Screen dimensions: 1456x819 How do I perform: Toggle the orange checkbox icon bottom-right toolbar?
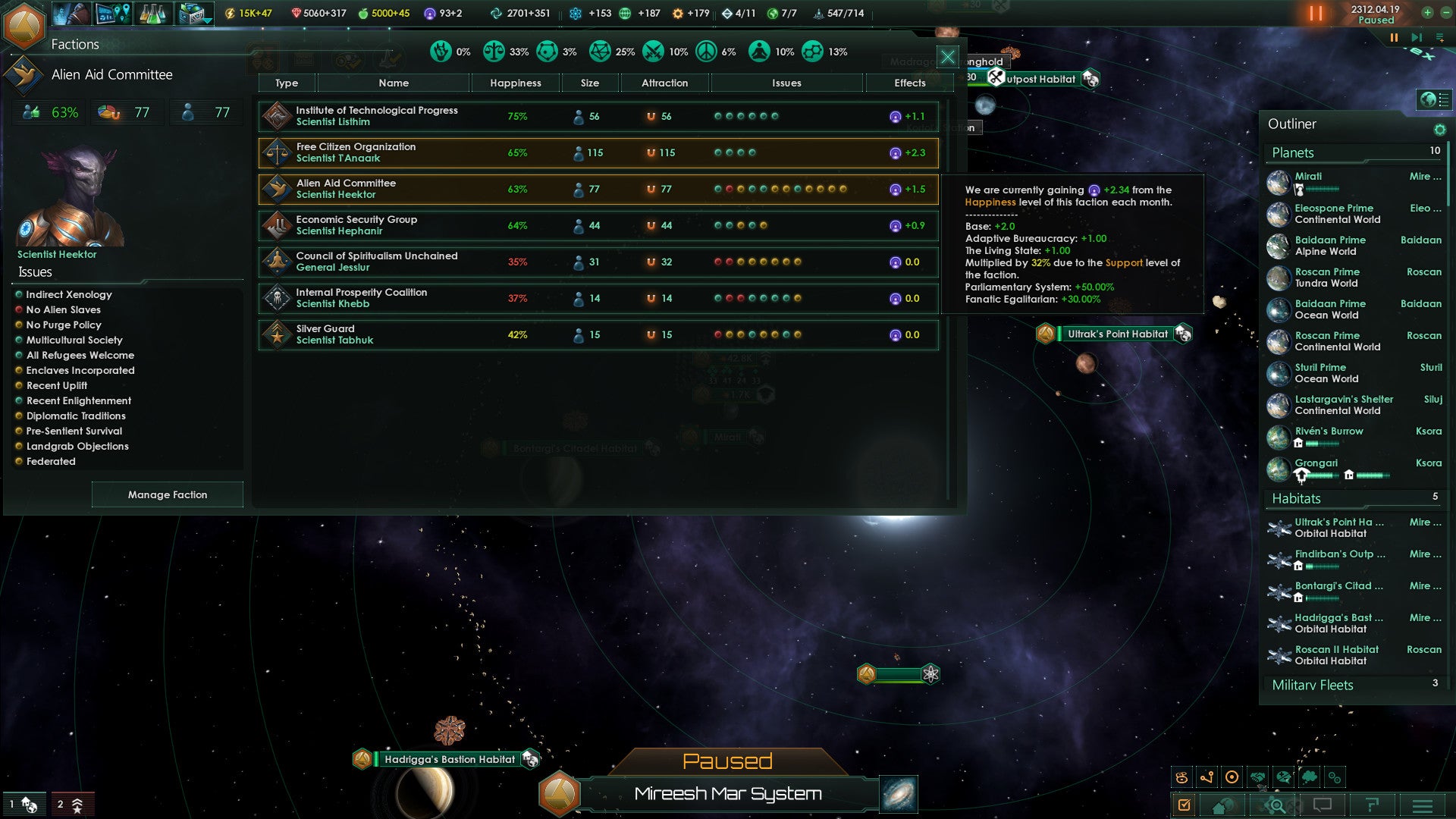click(1185, 804)
